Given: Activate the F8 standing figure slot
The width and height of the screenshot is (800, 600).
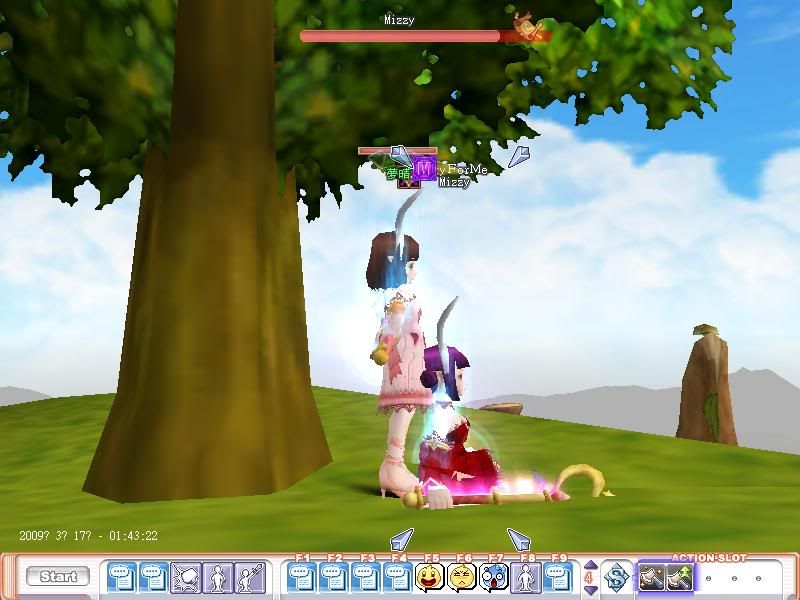Looking at the screenshot, I should 526,577.
